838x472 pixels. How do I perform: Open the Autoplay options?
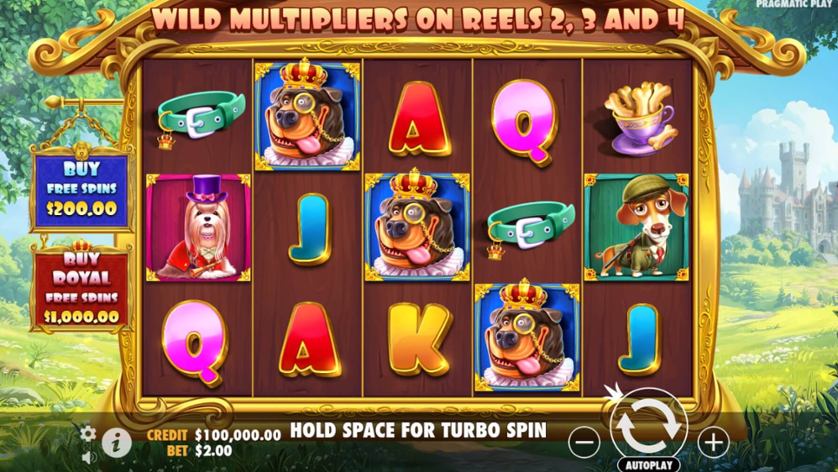click(648, 464)
